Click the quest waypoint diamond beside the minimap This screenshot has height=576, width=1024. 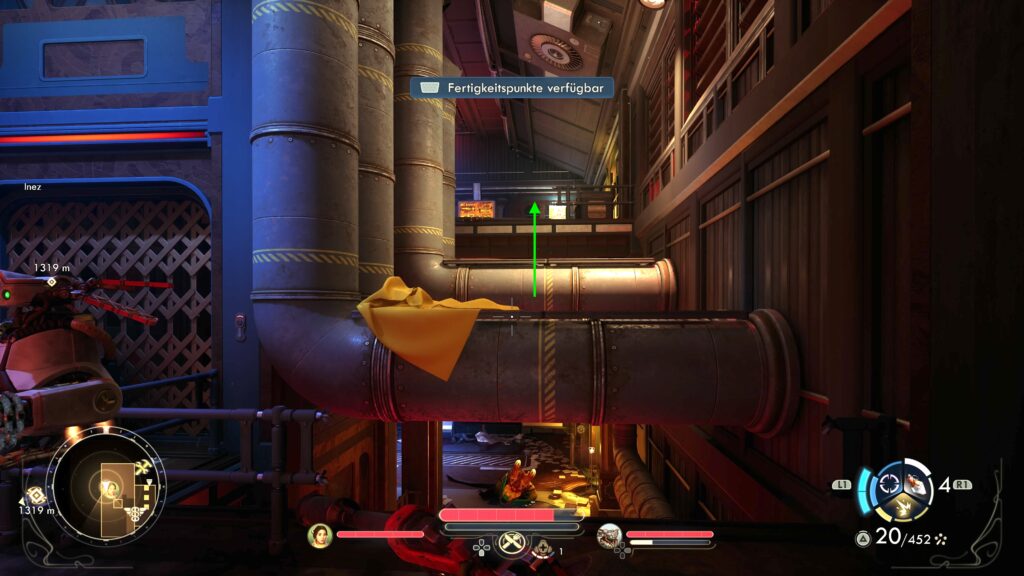(35, 495)
